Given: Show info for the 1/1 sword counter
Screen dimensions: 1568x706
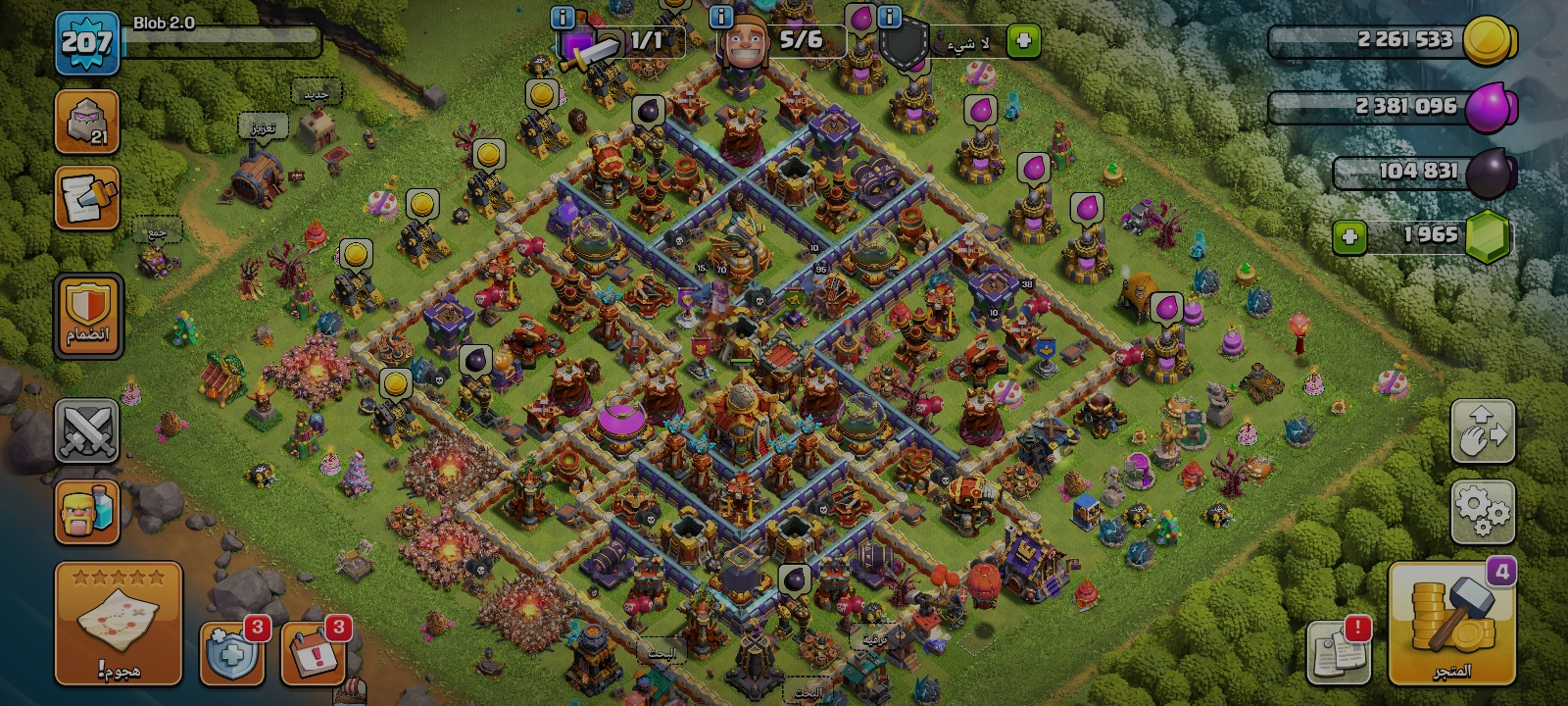Looking at the screenshot, I should [563, 17].
